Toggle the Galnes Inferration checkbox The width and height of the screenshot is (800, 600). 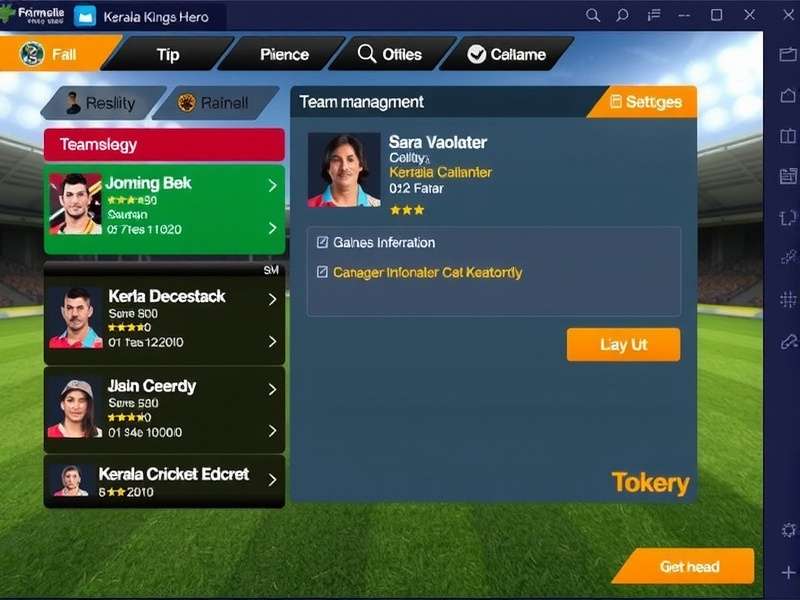pyautogui.click(x=322, y=242)
